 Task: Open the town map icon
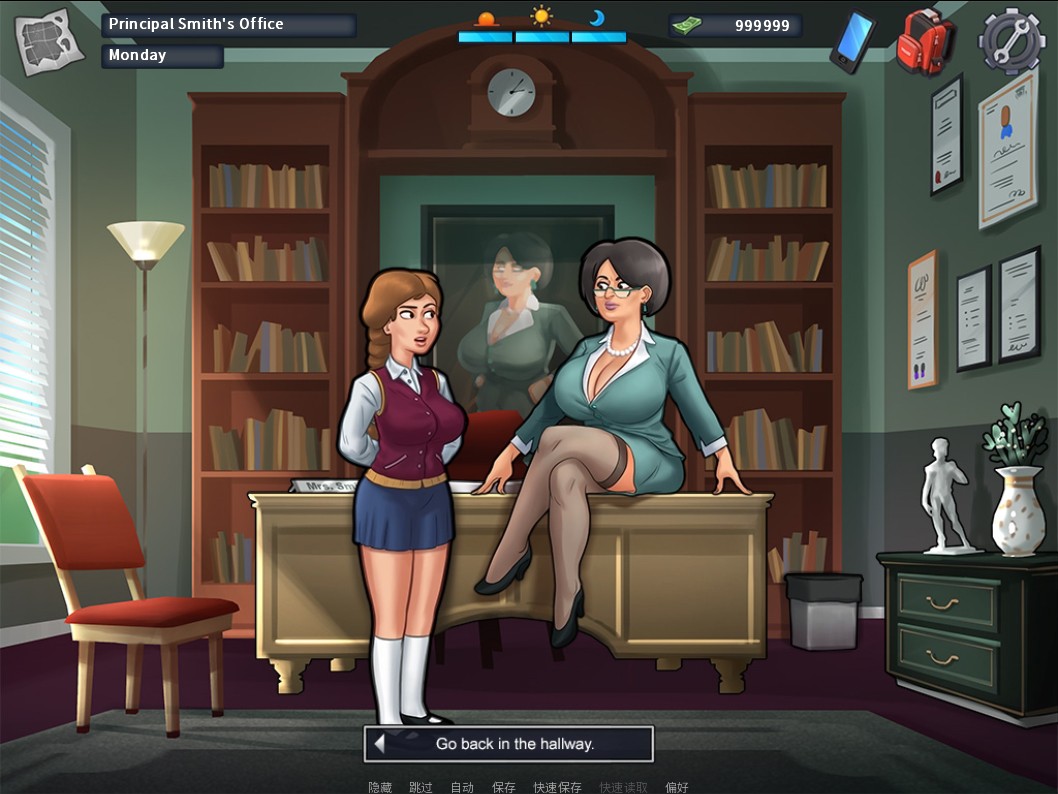[x=49, y=42]
